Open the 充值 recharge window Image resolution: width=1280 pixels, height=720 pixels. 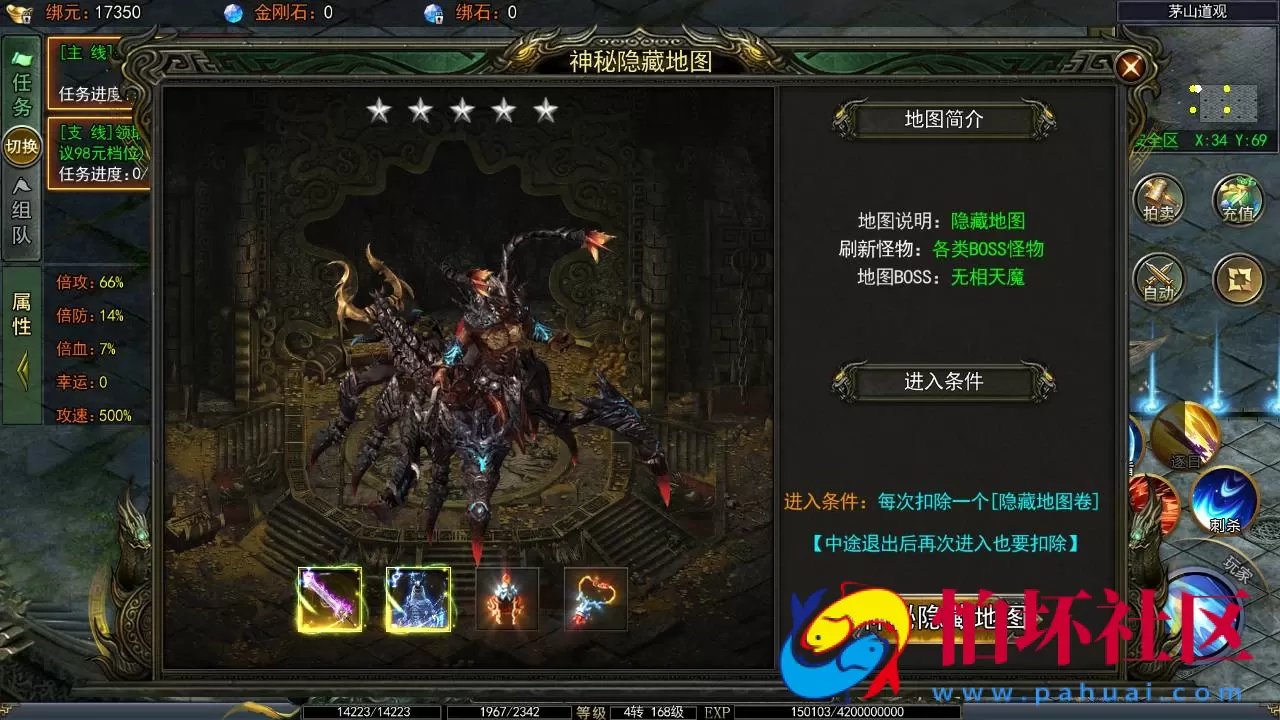point(1236,200)
